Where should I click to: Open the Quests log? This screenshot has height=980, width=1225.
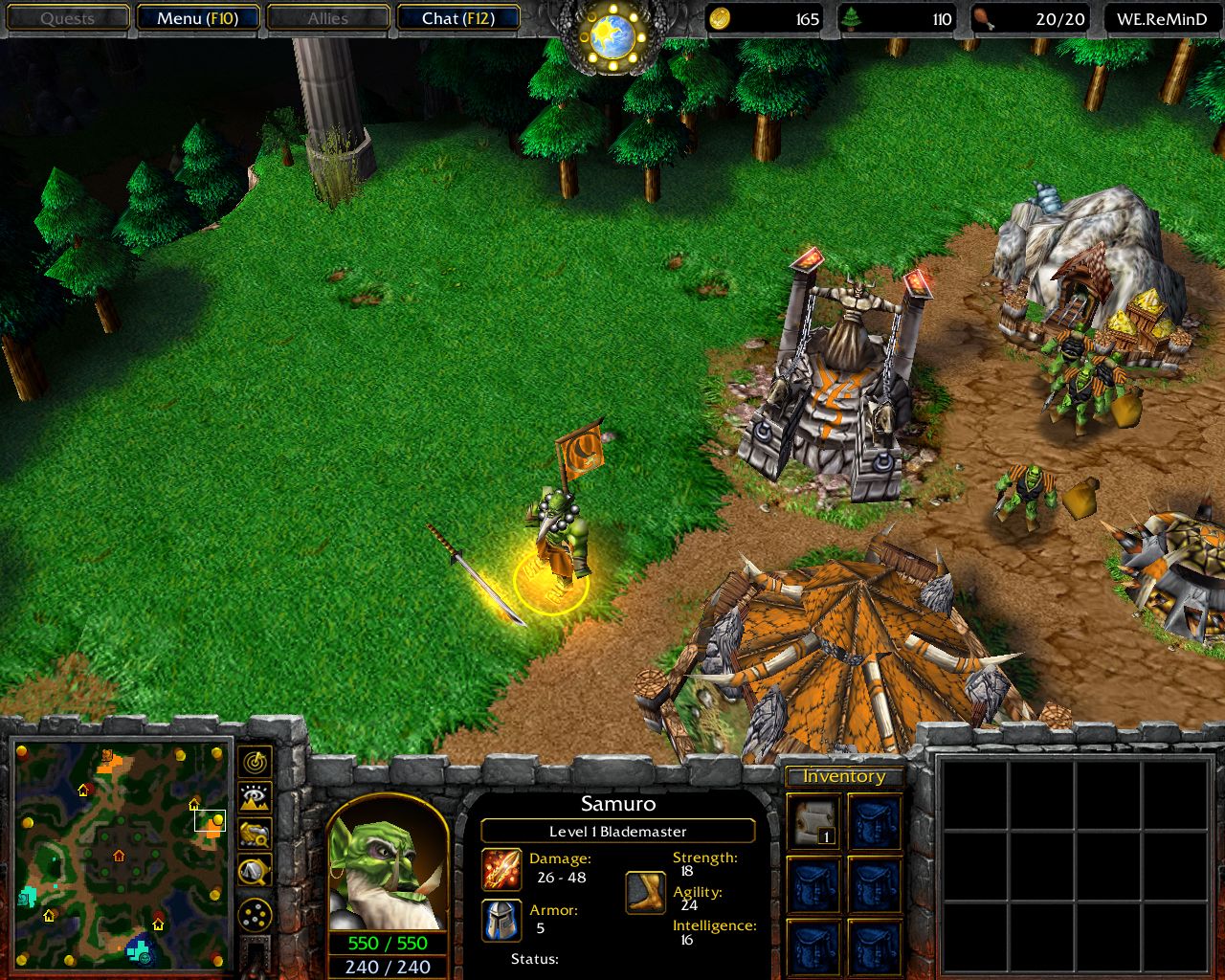[68, 18]
